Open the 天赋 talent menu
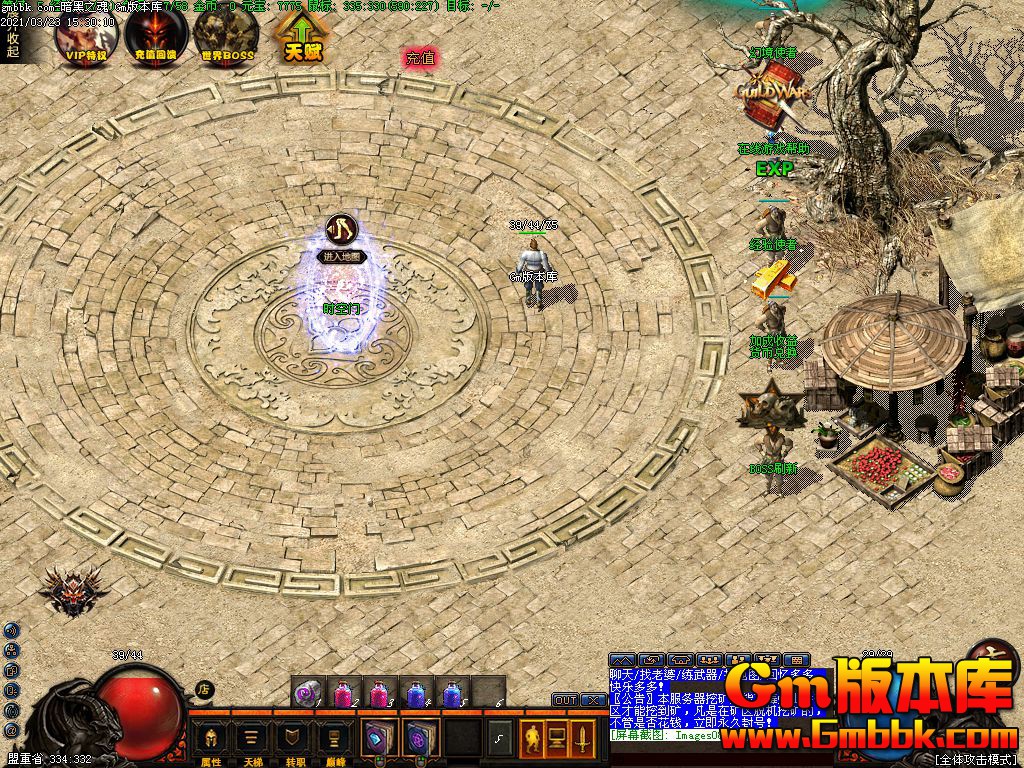Viewport: 1024px width, 768px height. [300, 37]
